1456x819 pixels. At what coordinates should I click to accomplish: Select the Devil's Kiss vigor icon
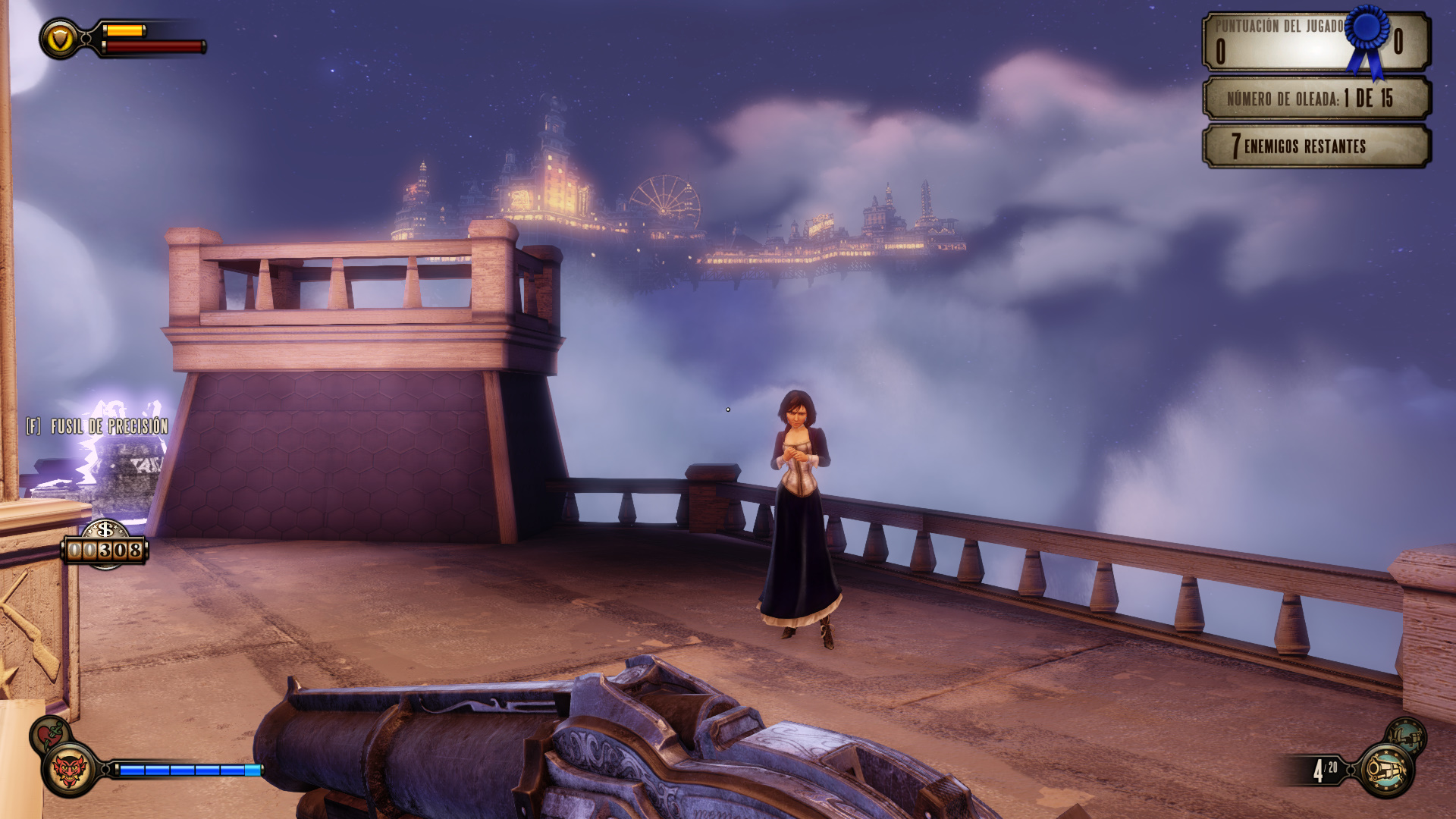click(x=69, y=771)
